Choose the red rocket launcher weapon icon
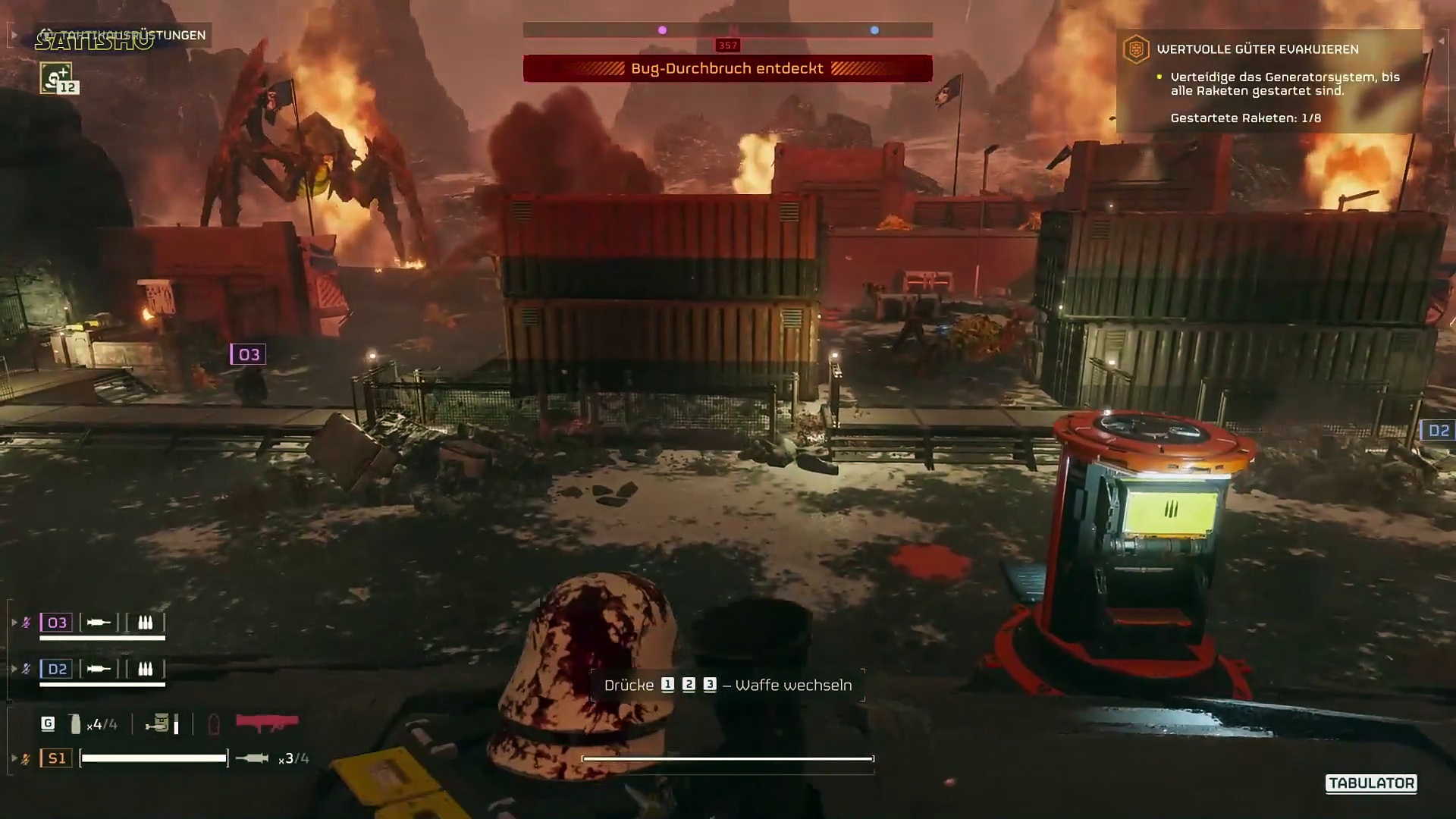The width and height of the screenshot is (1456, 819). click(267, 723)
